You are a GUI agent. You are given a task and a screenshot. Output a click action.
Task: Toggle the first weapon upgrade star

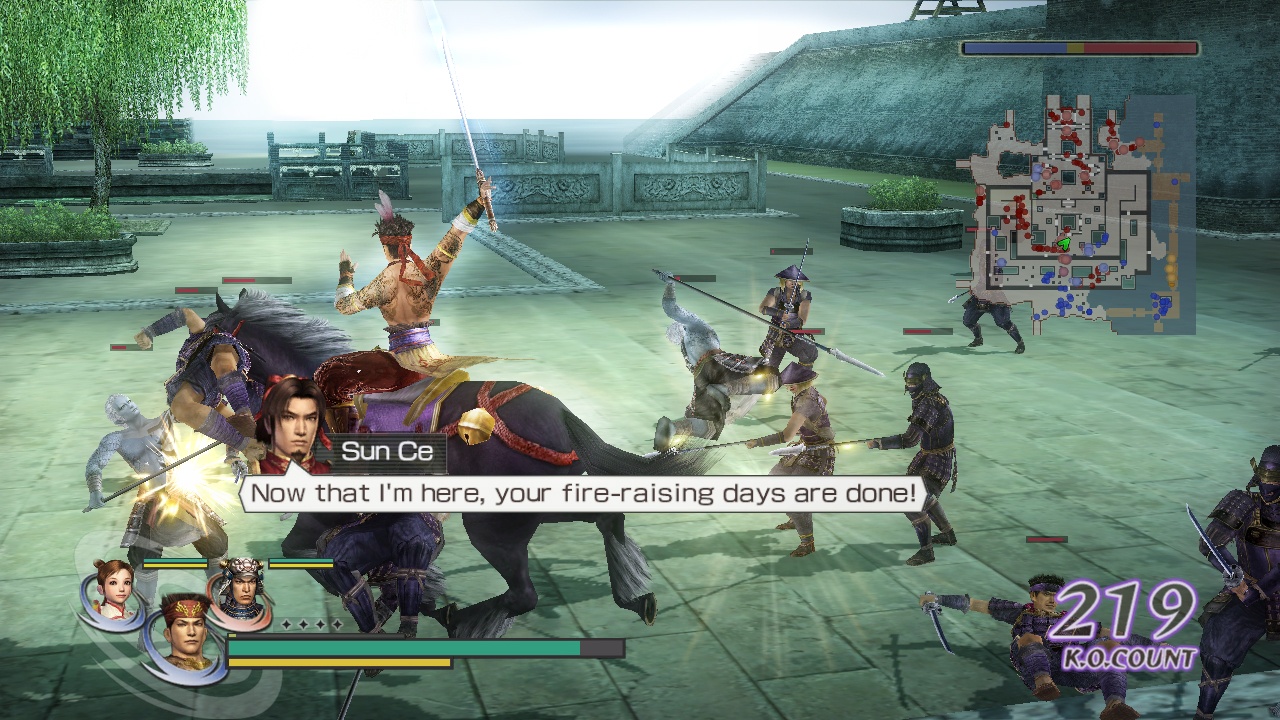pos(286,624)
